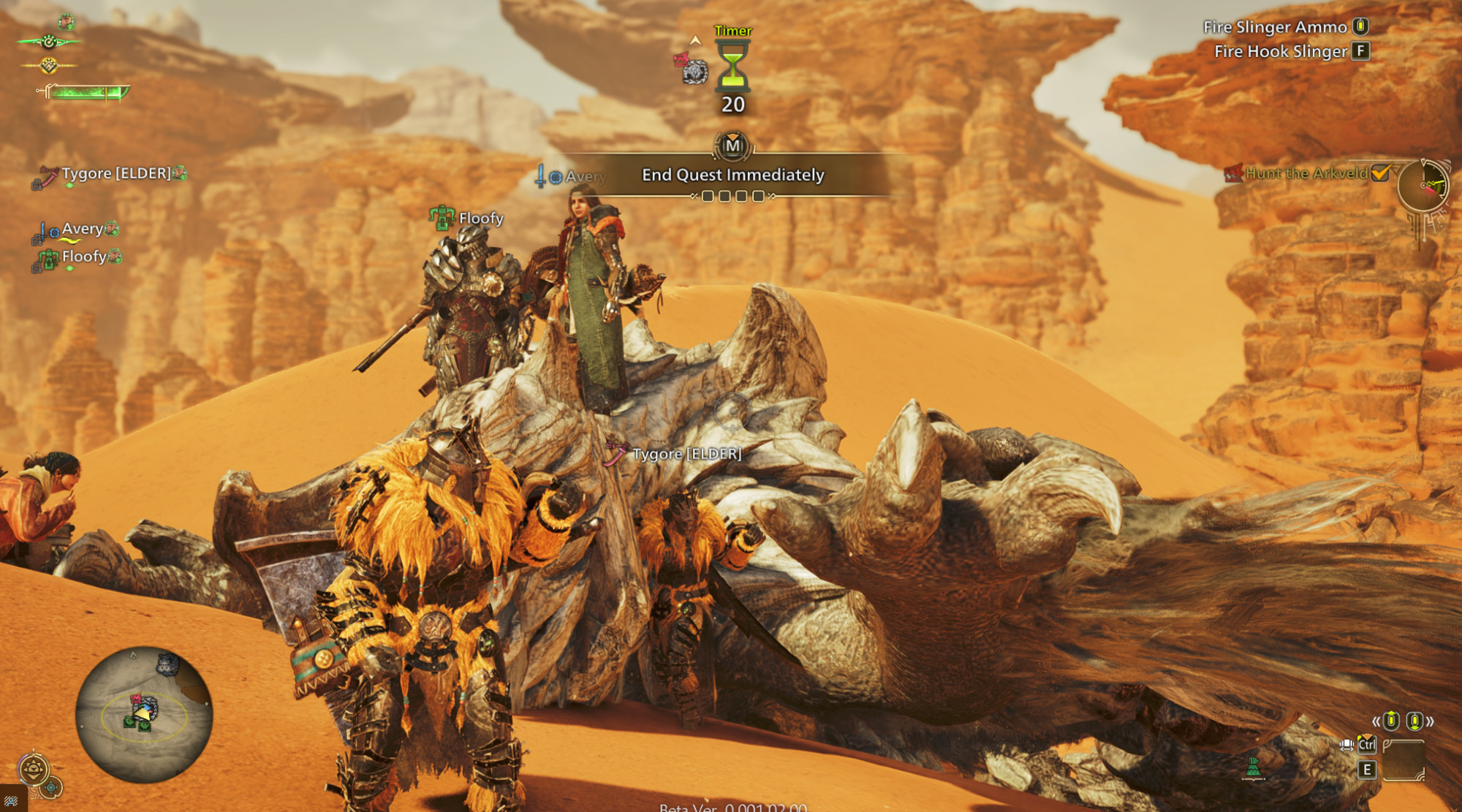The height and width of the screenshot is (812, 1462).
Task: Open the Hunt the Arkveld objective tracker
Action: 1306,173
